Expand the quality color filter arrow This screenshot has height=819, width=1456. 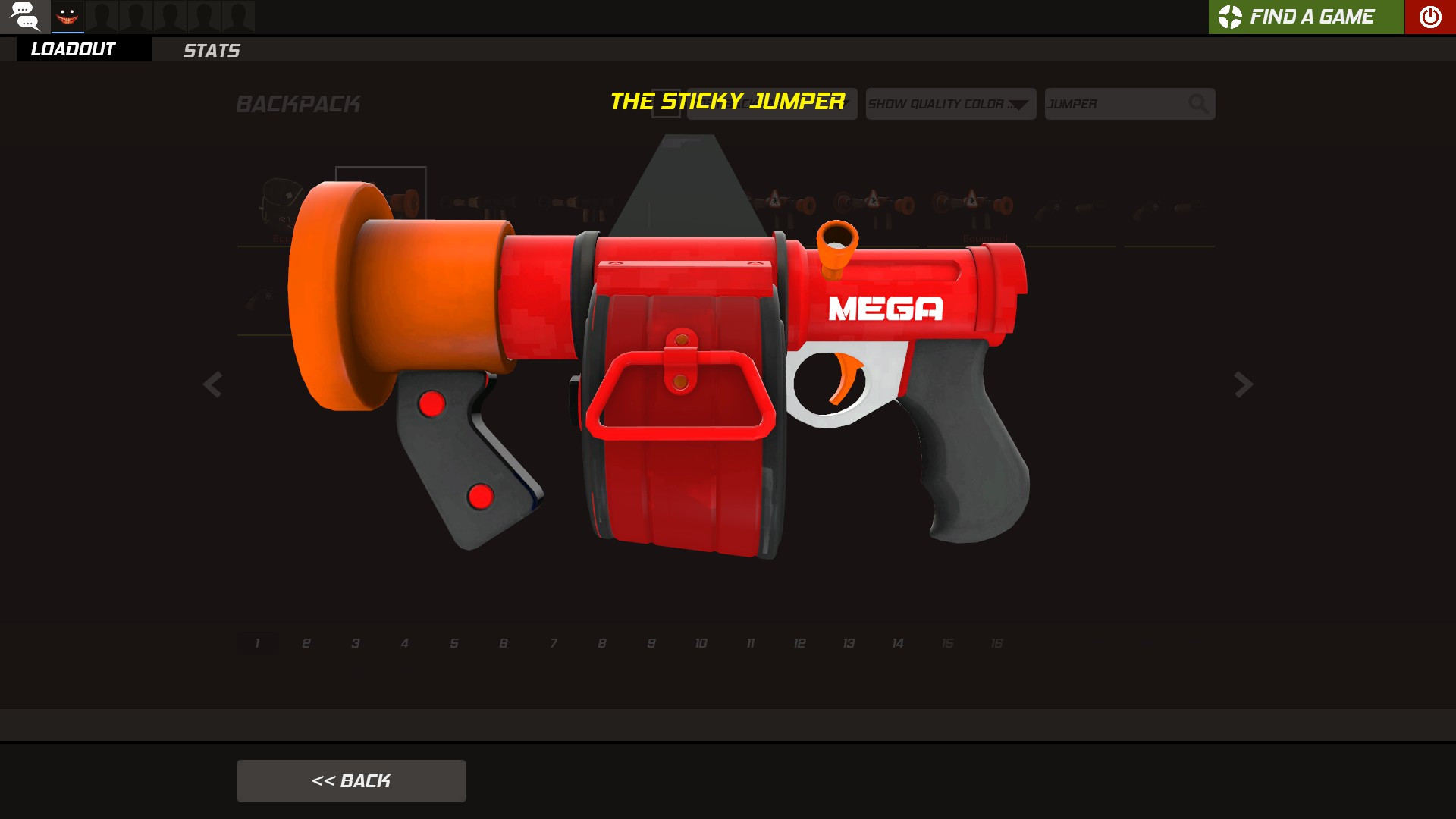[1020, 104]
